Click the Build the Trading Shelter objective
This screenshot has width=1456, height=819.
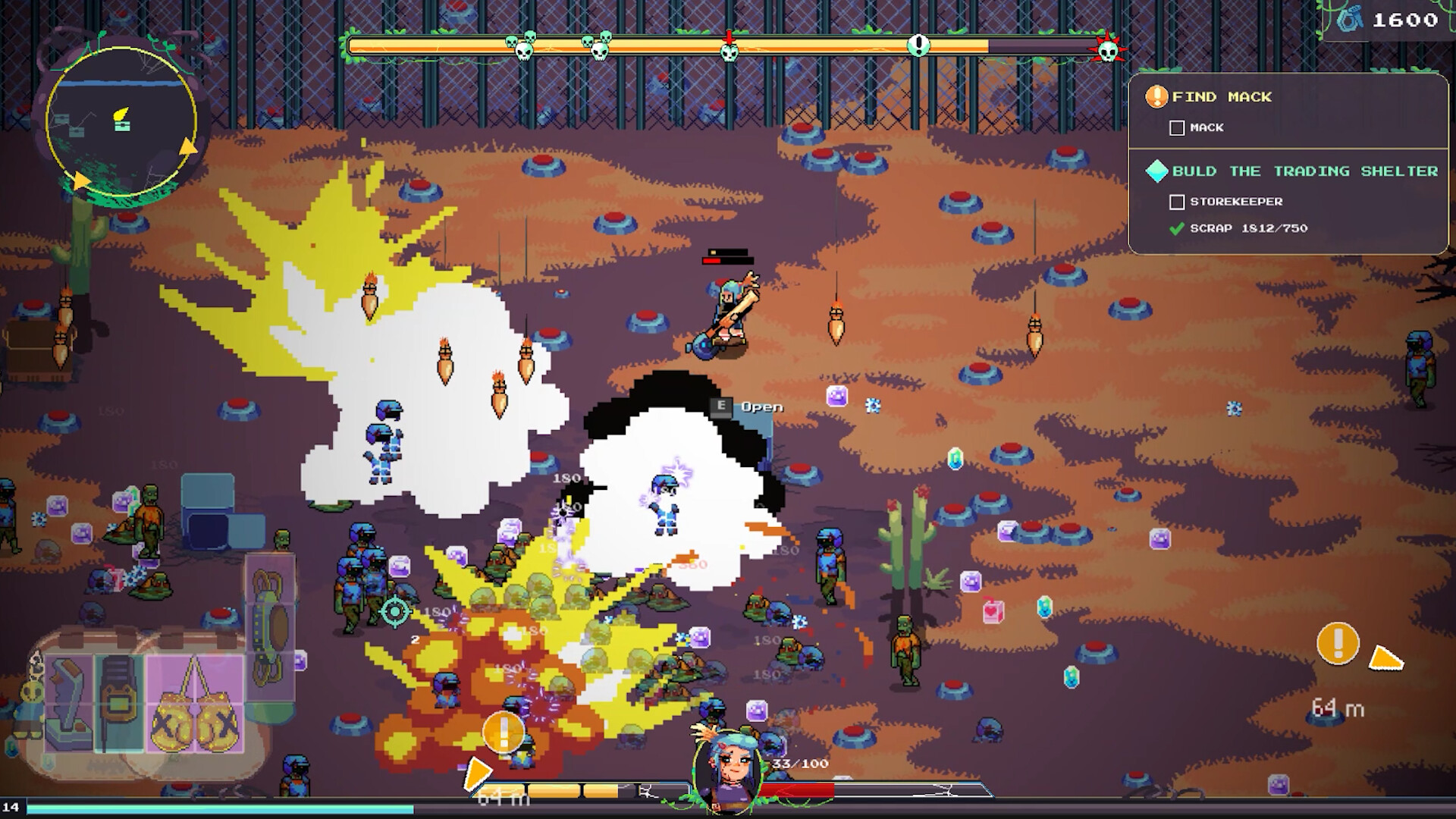(1304, 171)
